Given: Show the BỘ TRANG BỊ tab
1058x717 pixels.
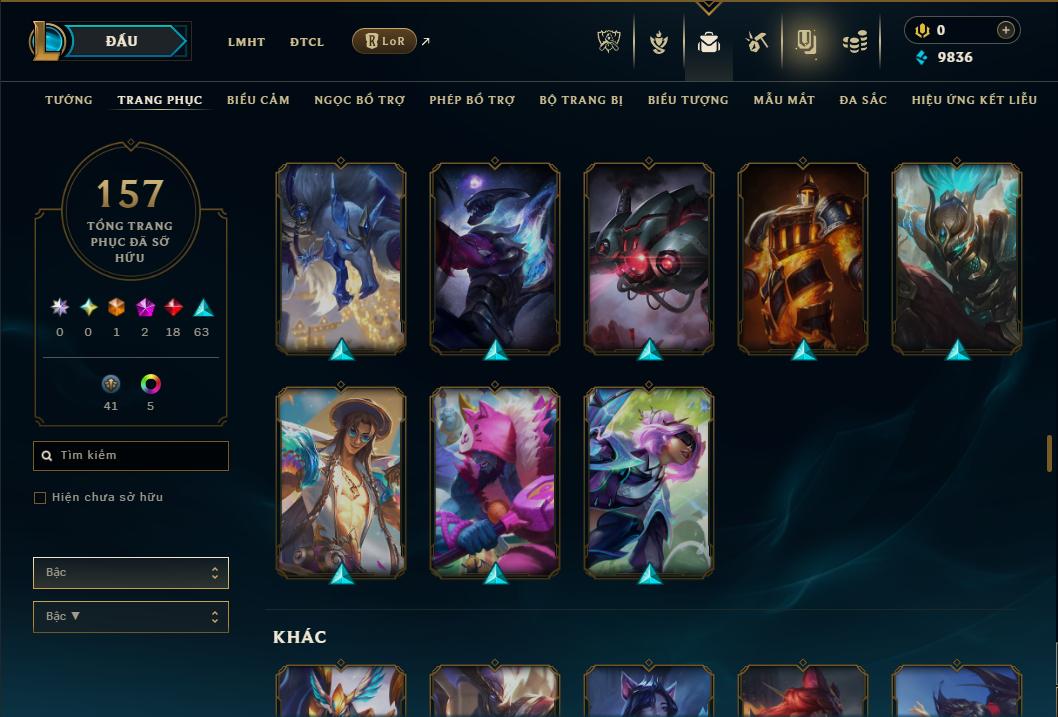Looking at the screenshot, I should pos(581,100).
